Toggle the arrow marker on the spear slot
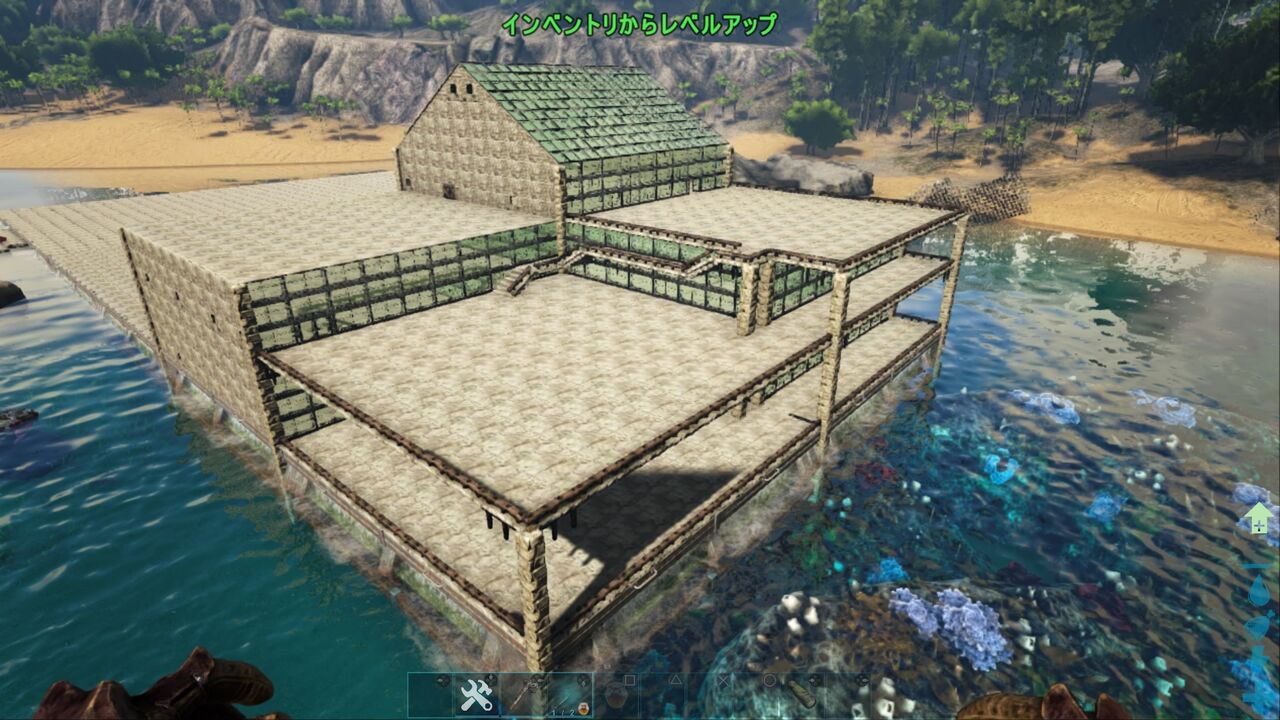Viewport: 1280px width, 720px height. pyautogui.click(x=536, y=677)
